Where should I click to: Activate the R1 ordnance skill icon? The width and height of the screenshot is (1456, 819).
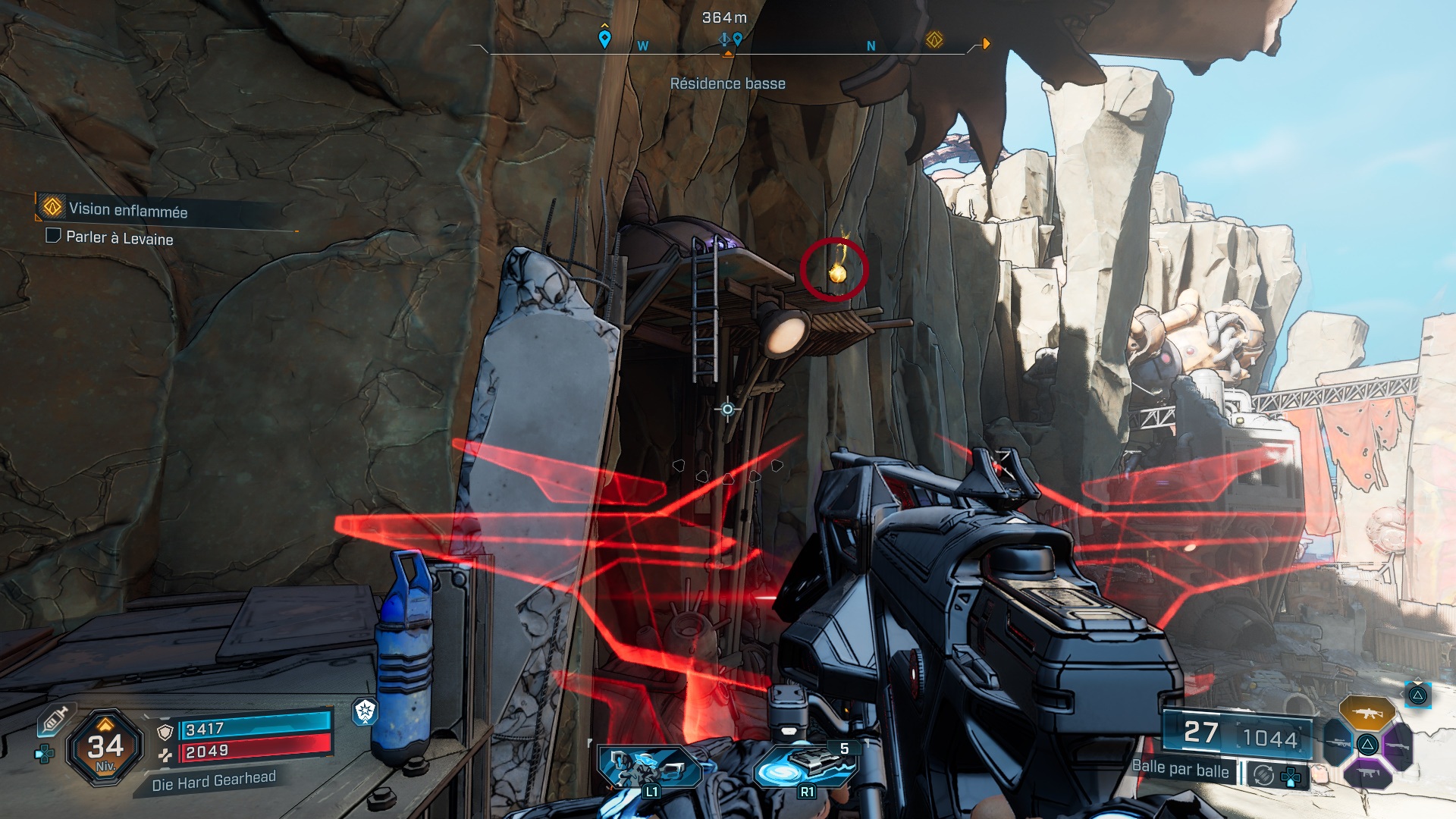(x=807, y=766)
